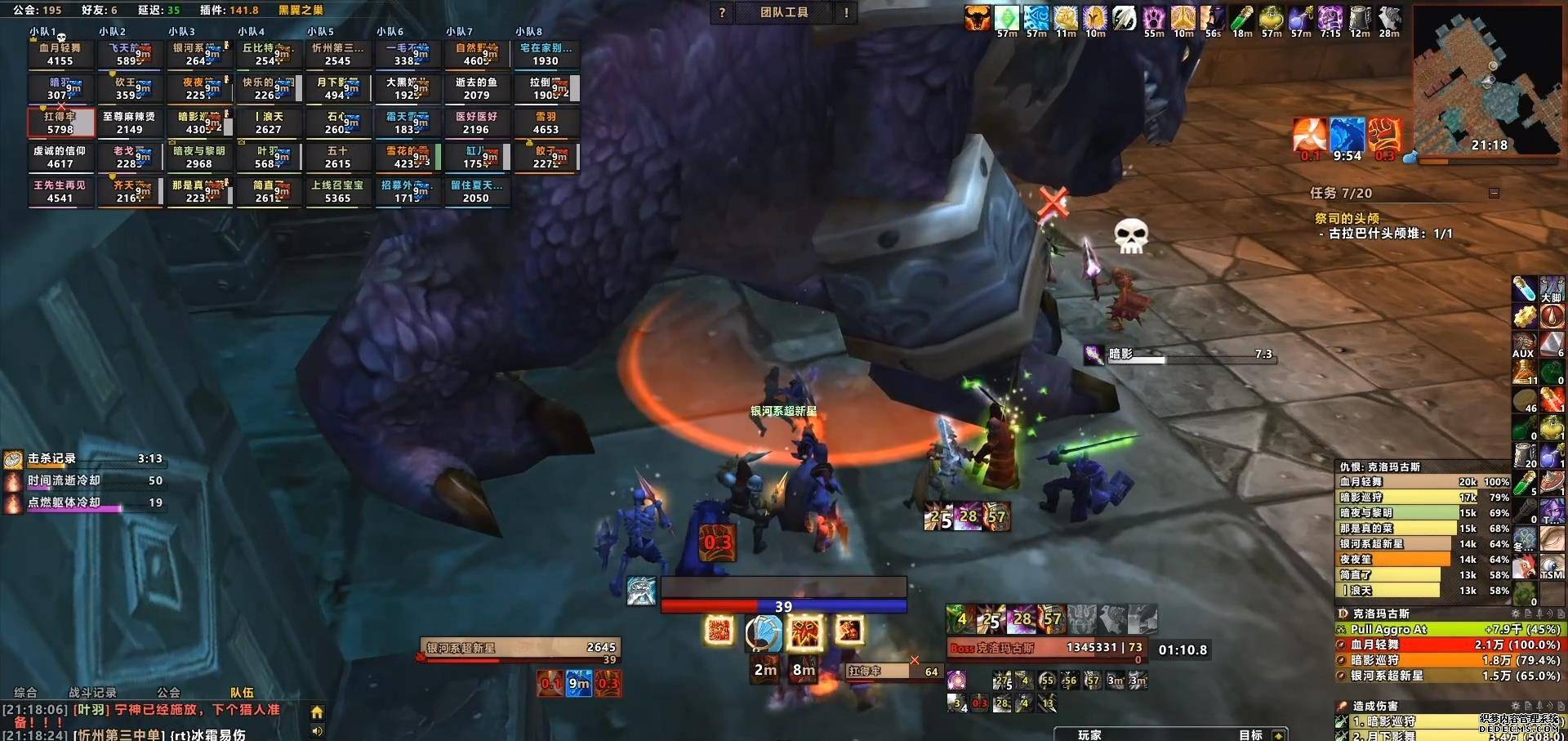Click the question mark button beside 团队工具
Screen dimensions: 1568x741
(722, 12)
